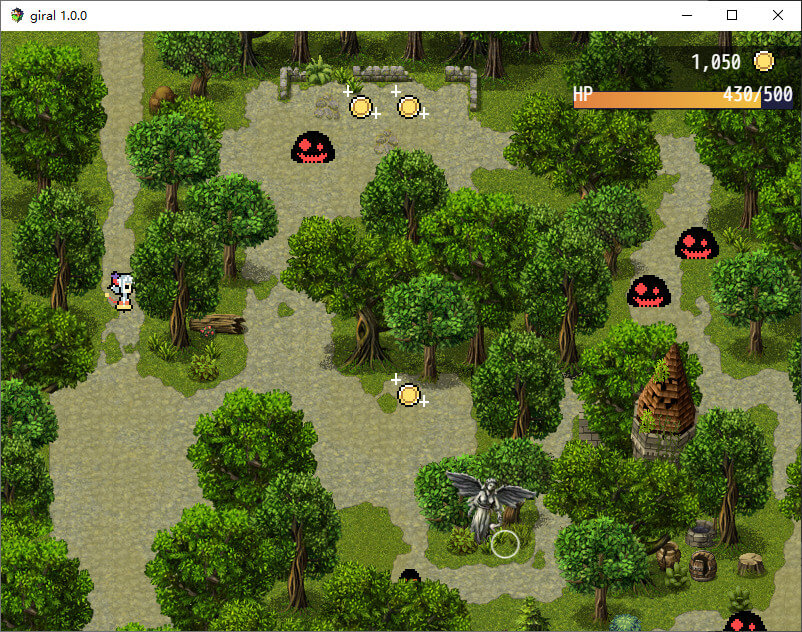Maximize the giral window
This screenshot has width=802, height=632.
coord(732,15)
